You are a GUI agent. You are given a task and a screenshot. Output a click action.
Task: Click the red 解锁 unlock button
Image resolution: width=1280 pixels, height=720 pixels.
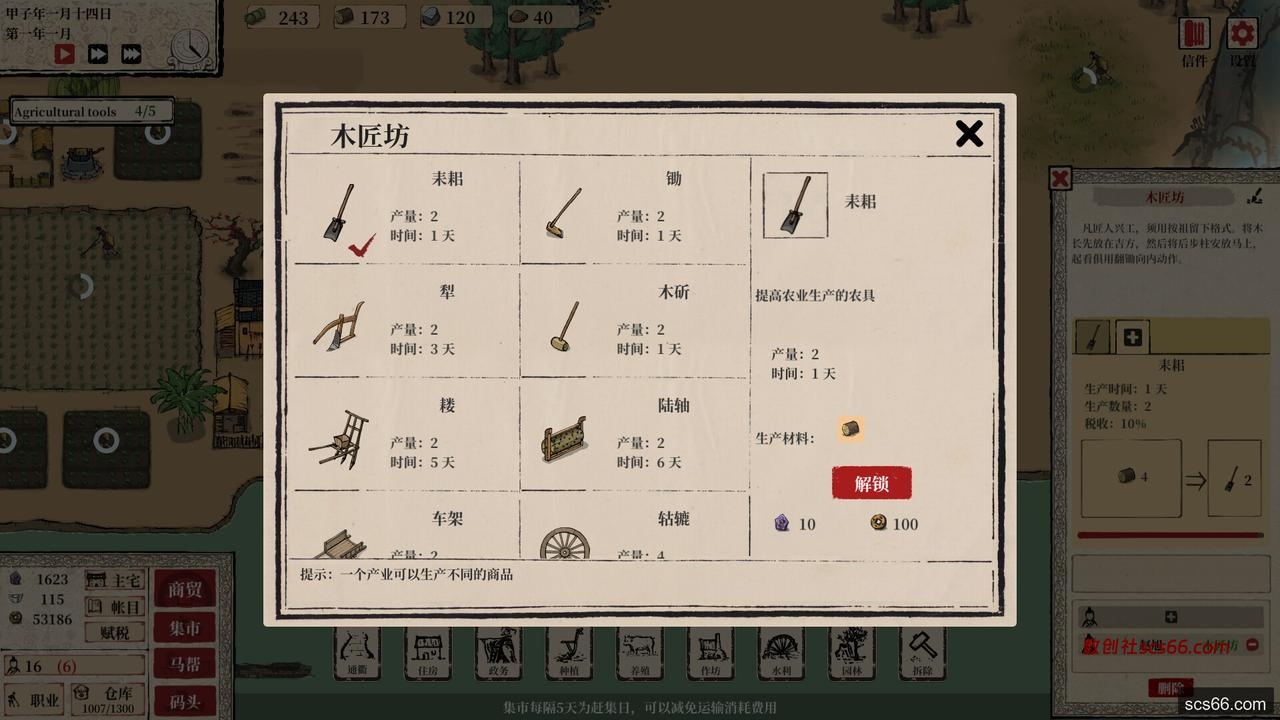click(871, 483)
